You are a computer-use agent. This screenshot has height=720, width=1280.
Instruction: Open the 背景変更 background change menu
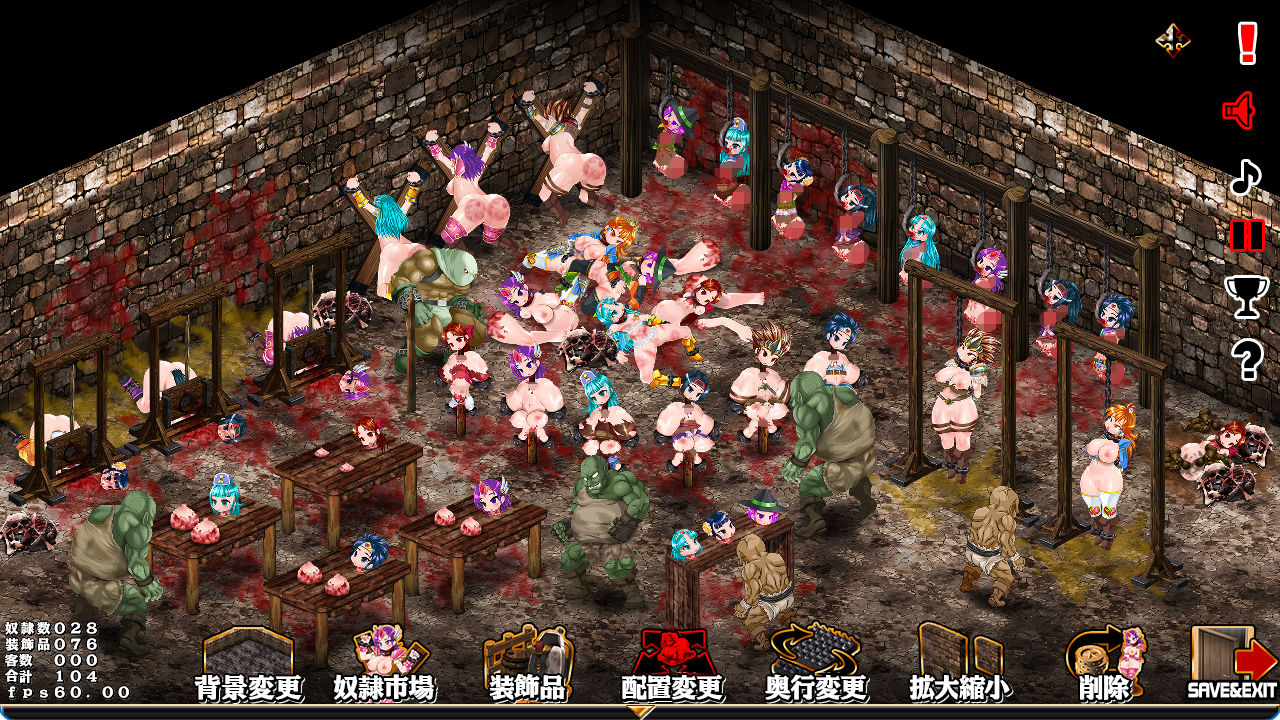[248, 664]
